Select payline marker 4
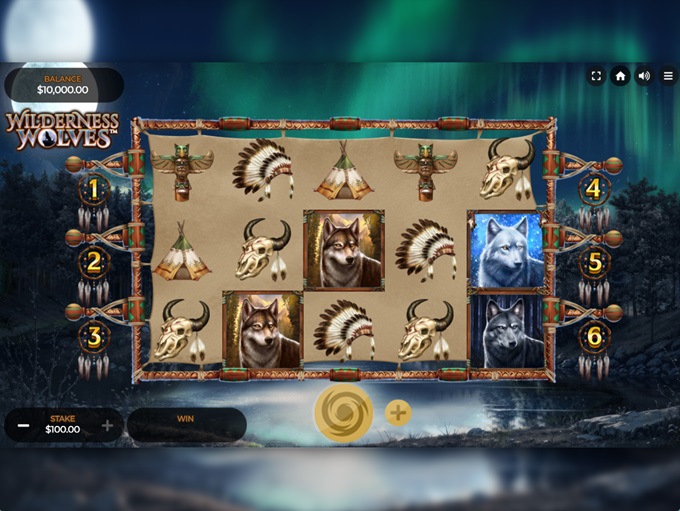The image size is (680, 511). [x=594, y=188]
